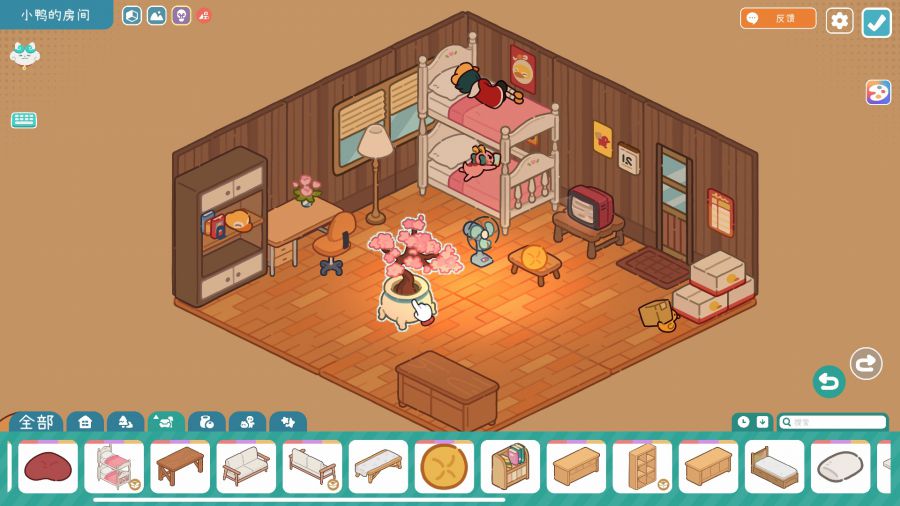900x506 pixels.
Task: Open the keyboard icon button
Action: pyautogui.click(x=24, y=120)
